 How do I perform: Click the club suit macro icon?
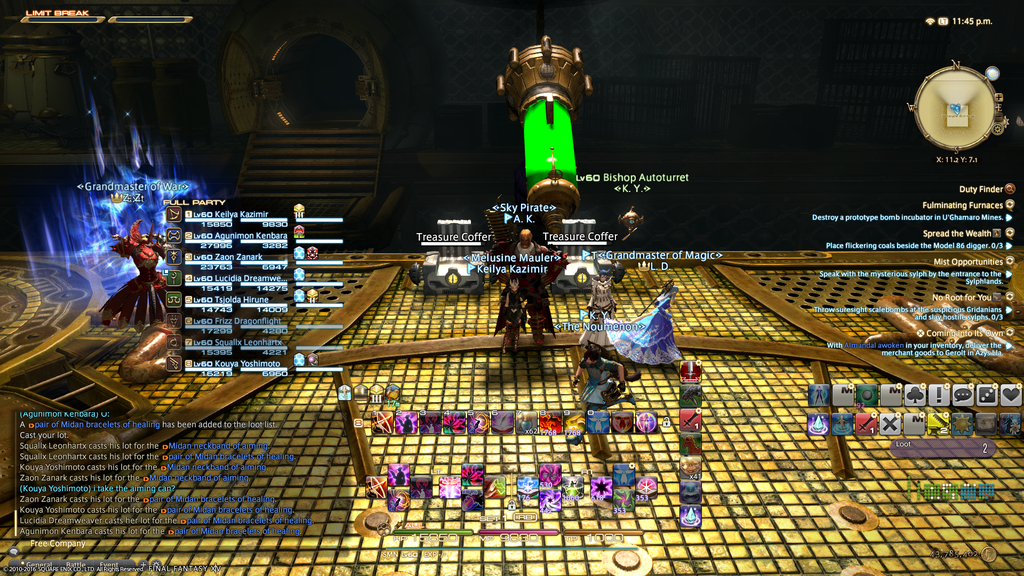click(914, 395)
